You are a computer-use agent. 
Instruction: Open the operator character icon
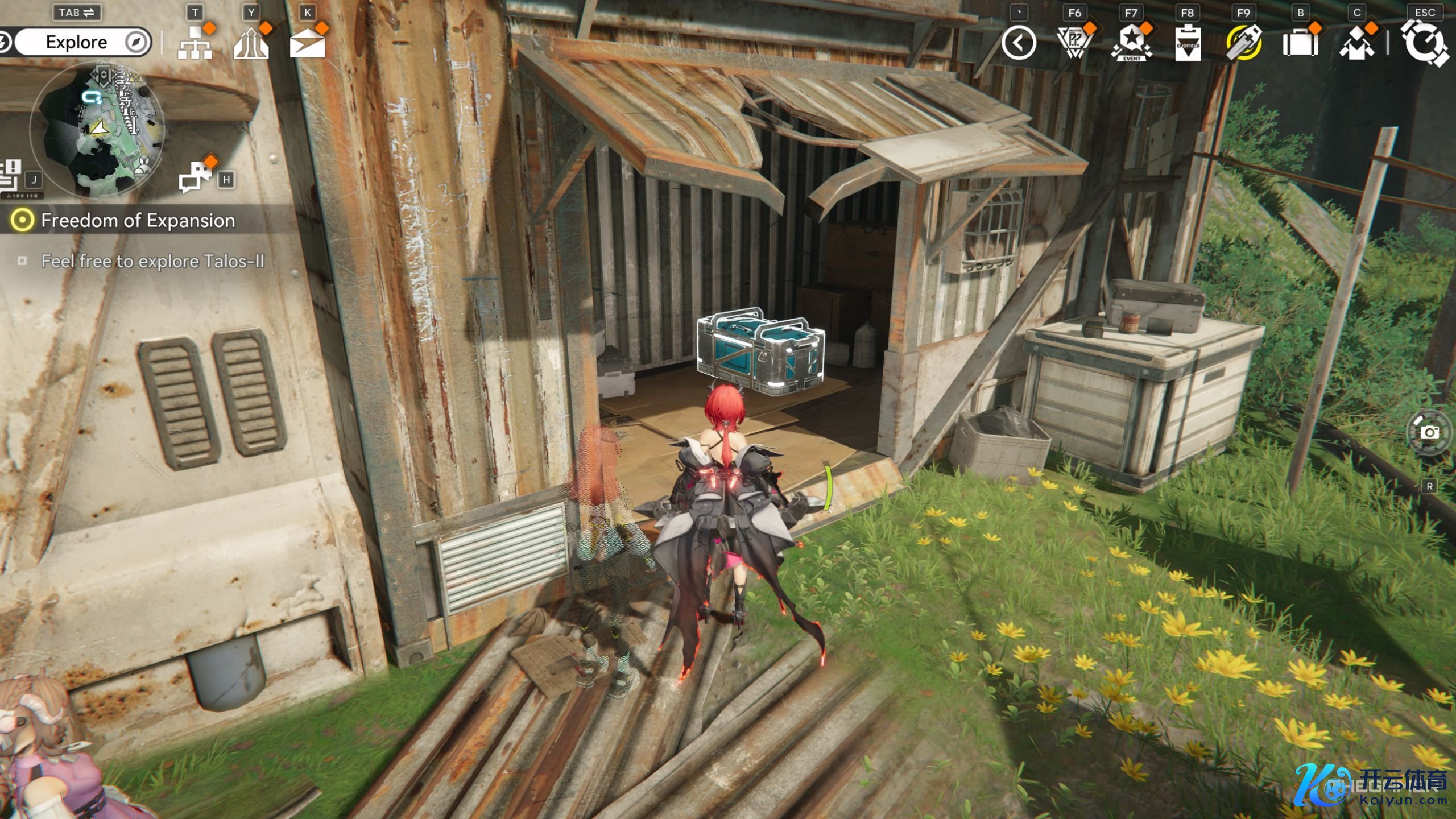tap(1357, 43)
